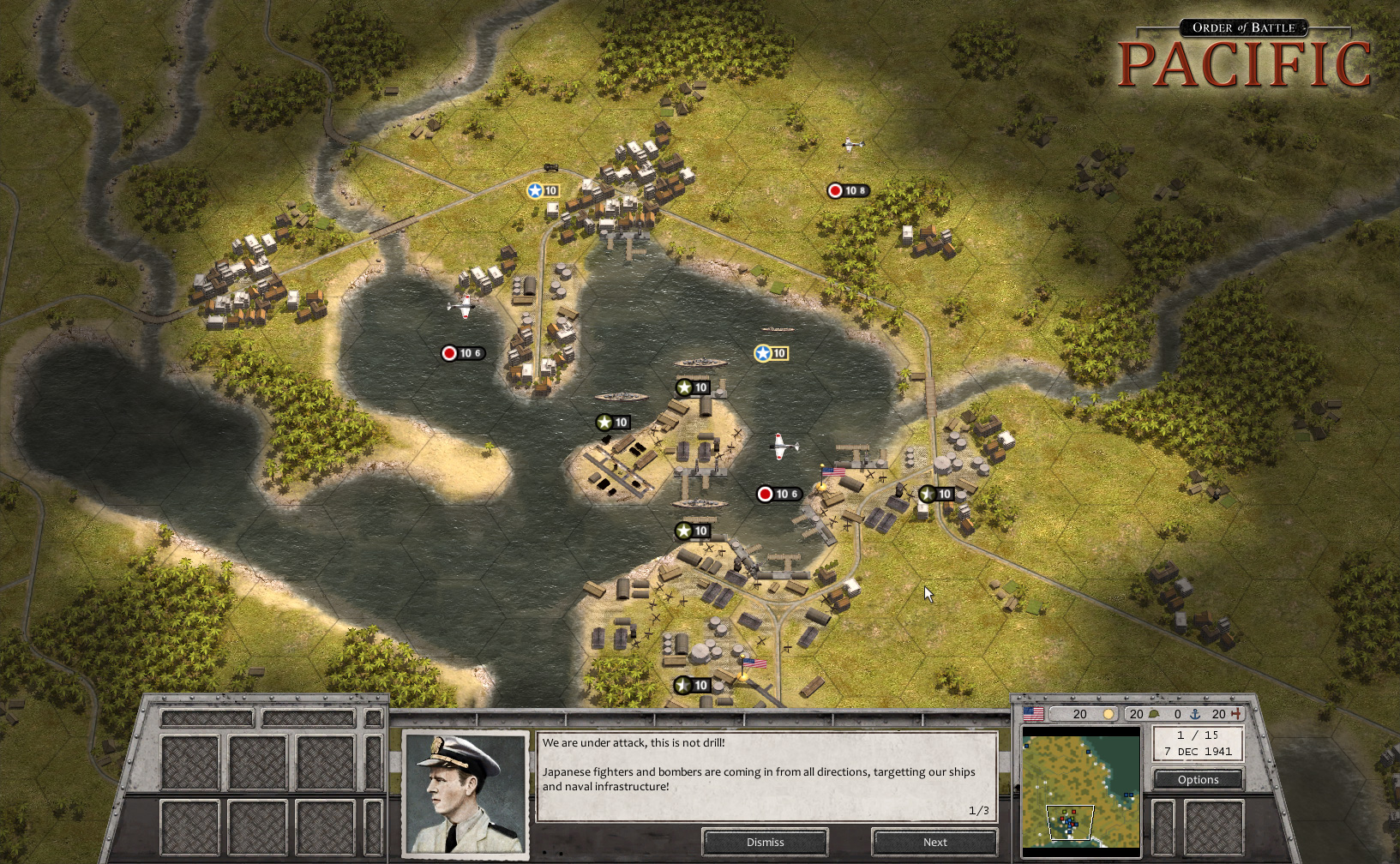1400x864 pixels.
Task: Select the Japanese air unit badged 10 8
Action: coord(847,190)
